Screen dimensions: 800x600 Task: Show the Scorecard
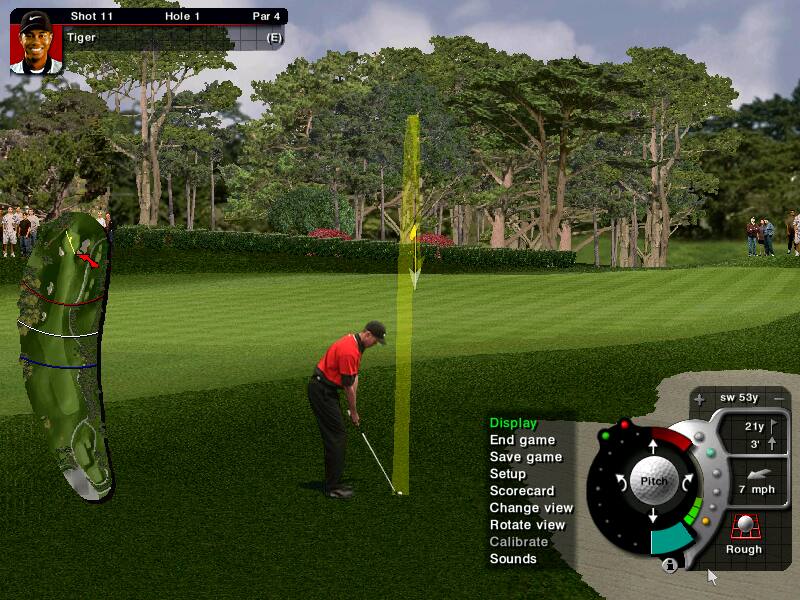coord(522,491)
